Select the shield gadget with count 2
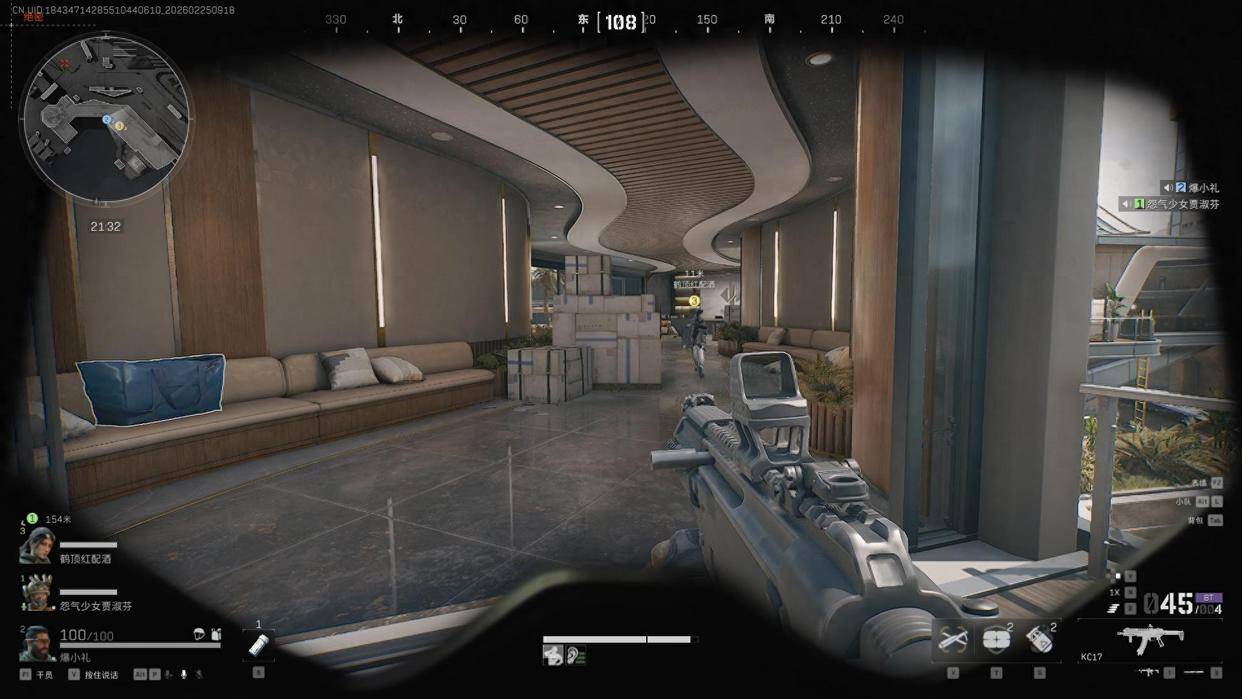 (x=994, y=640)
